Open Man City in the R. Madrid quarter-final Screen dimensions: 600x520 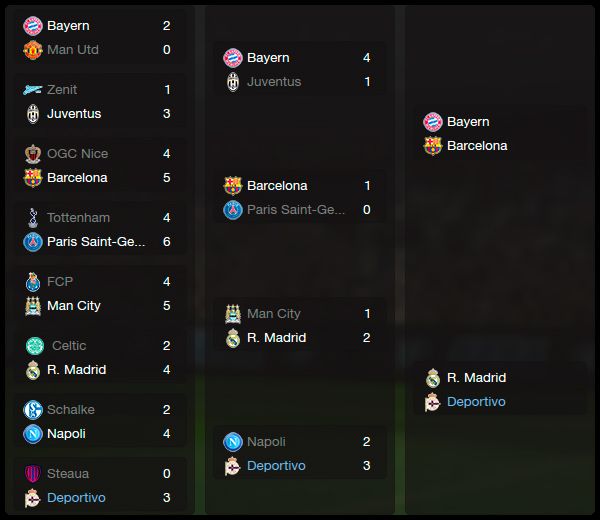273,314
